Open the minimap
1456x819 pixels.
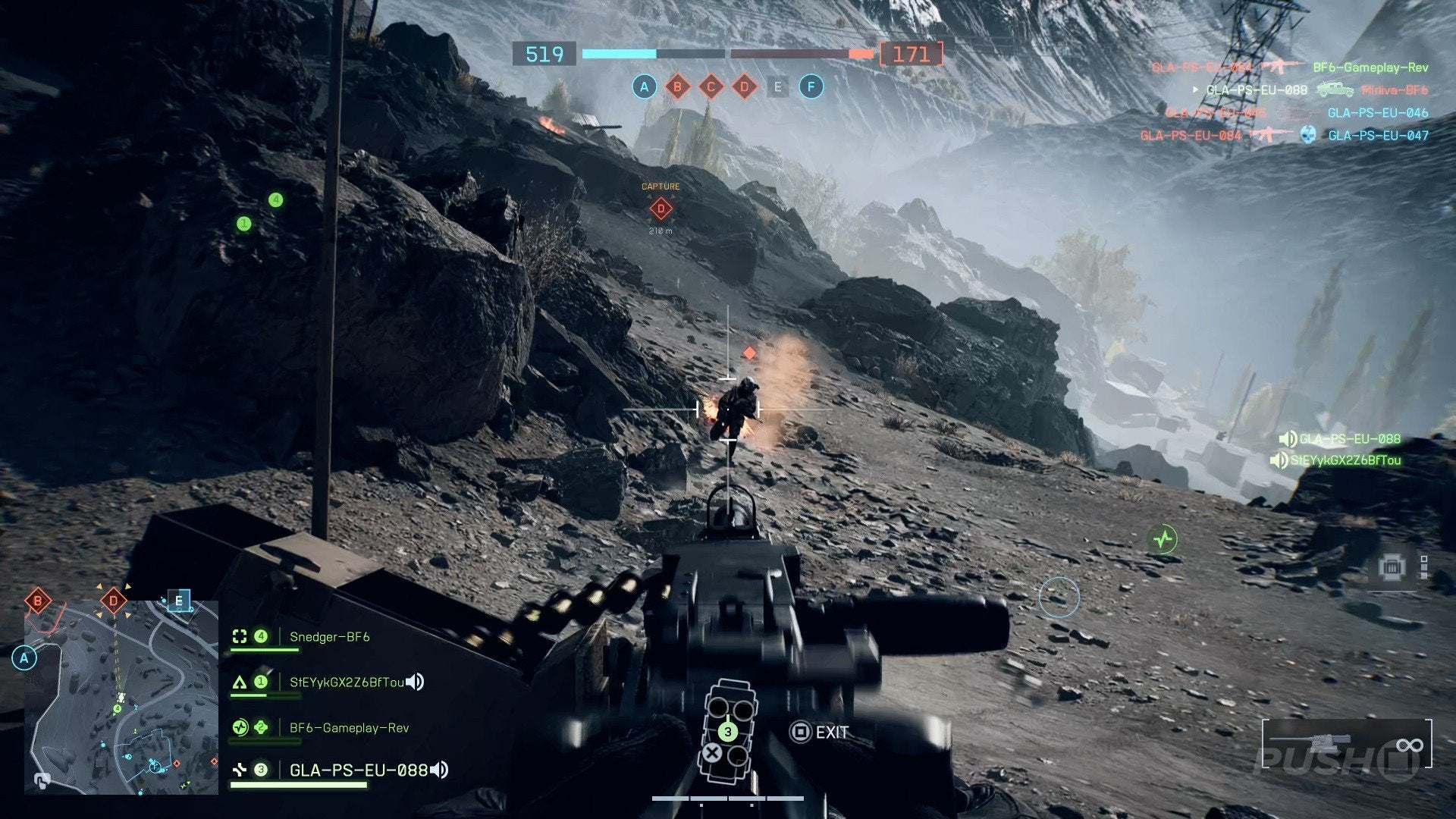tap(121, 698)
